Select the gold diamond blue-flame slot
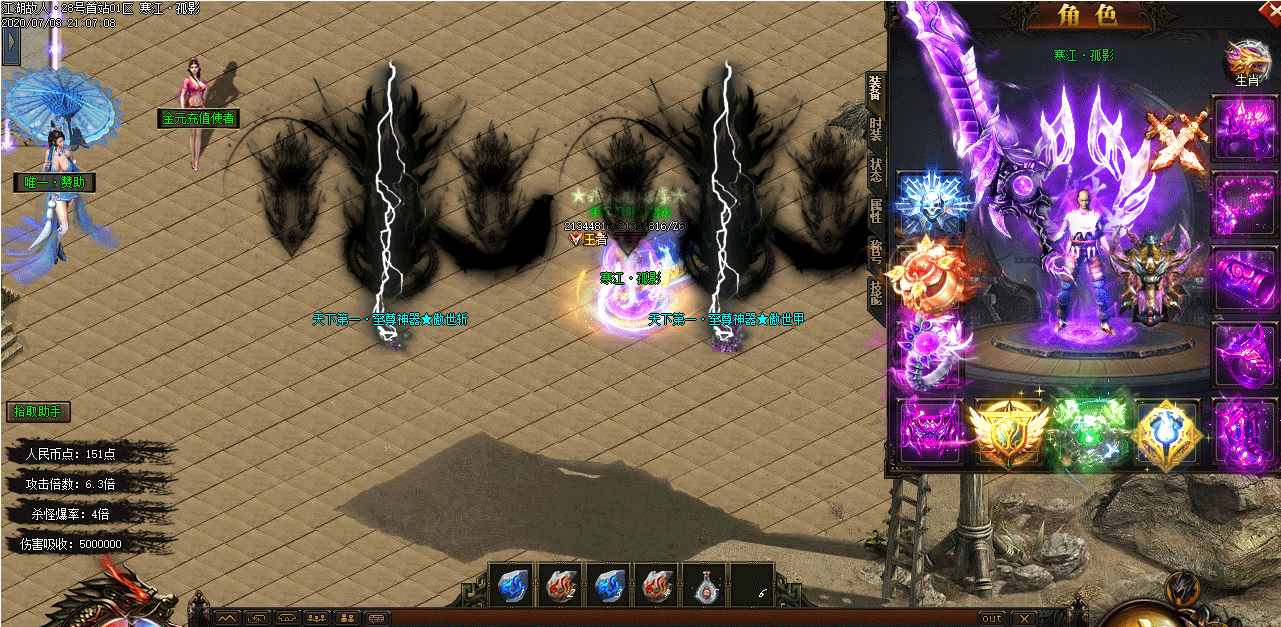The height and width of the screenshot is (627, 1281). coord(1170,432)
